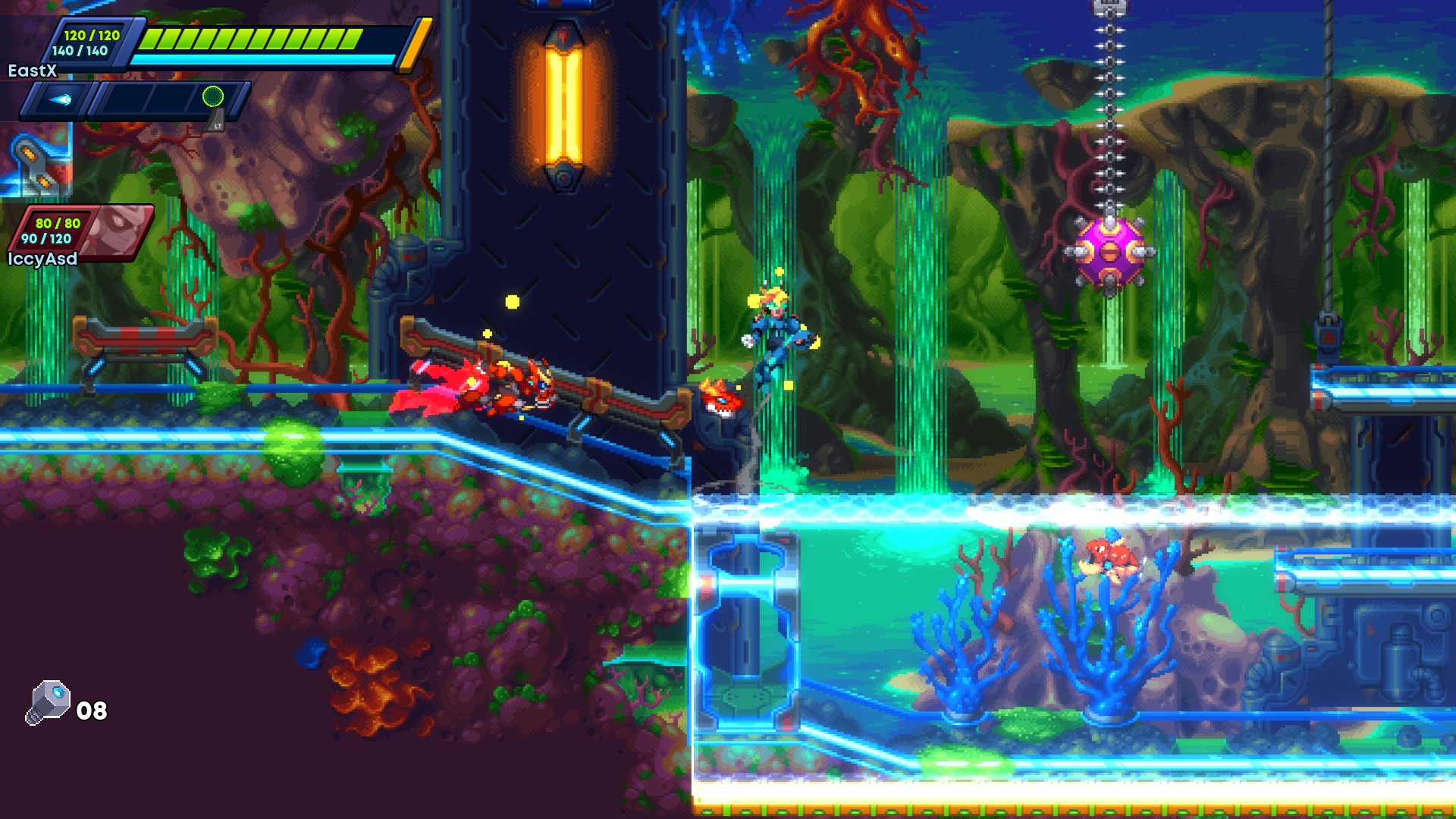Select the blue buster shot weapon icon

[61, 99]
